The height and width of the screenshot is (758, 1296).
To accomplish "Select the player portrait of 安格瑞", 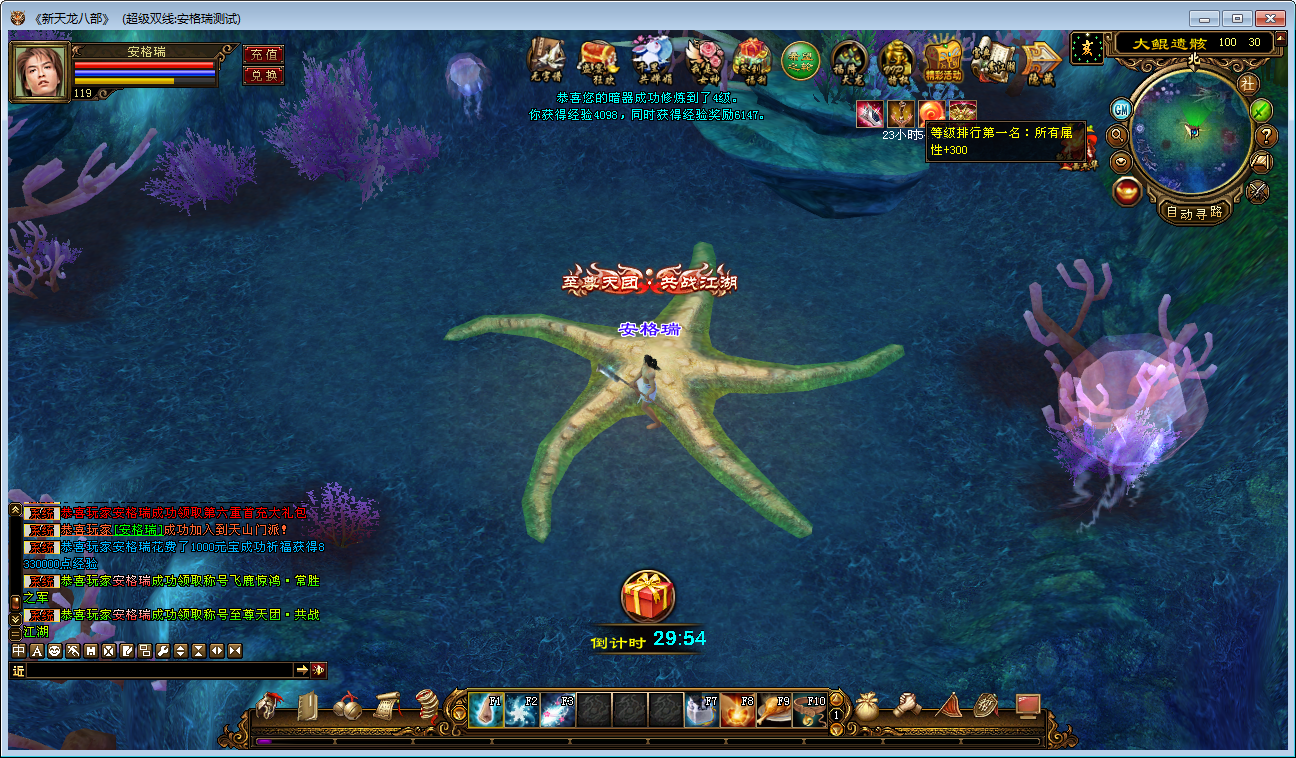I will [40, 71].
